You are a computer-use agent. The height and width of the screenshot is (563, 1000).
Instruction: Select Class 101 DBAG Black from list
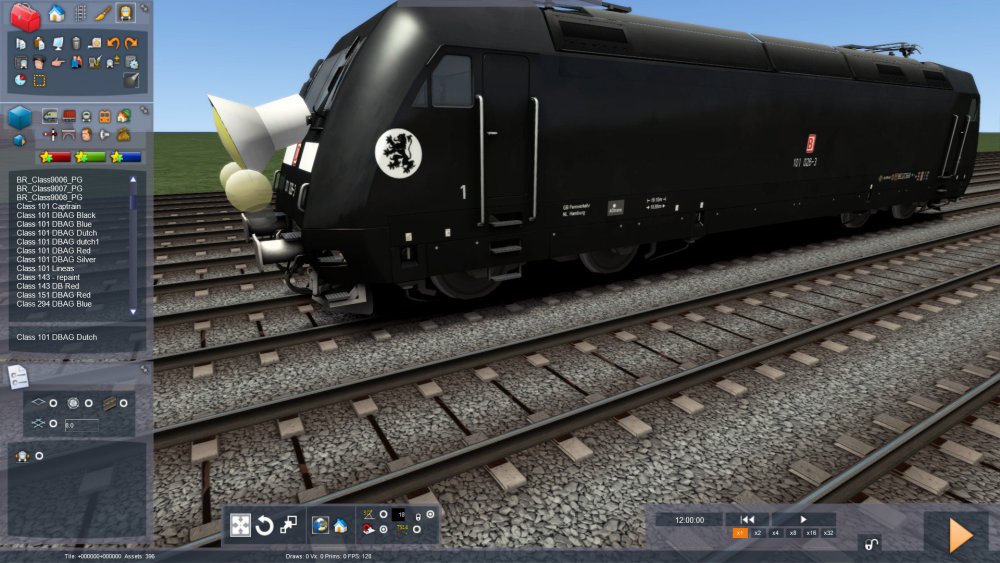pyautogui.click(x=56, y=215)
